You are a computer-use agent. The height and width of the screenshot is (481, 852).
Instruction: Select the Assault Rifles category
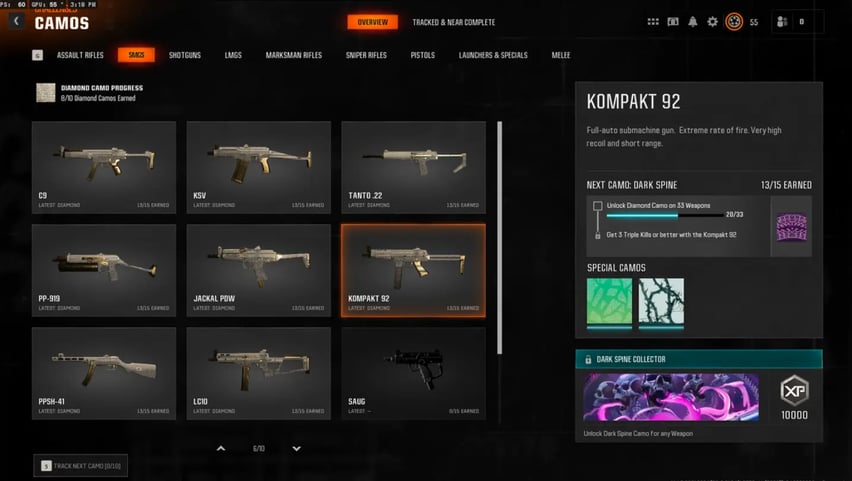point(80,55)
